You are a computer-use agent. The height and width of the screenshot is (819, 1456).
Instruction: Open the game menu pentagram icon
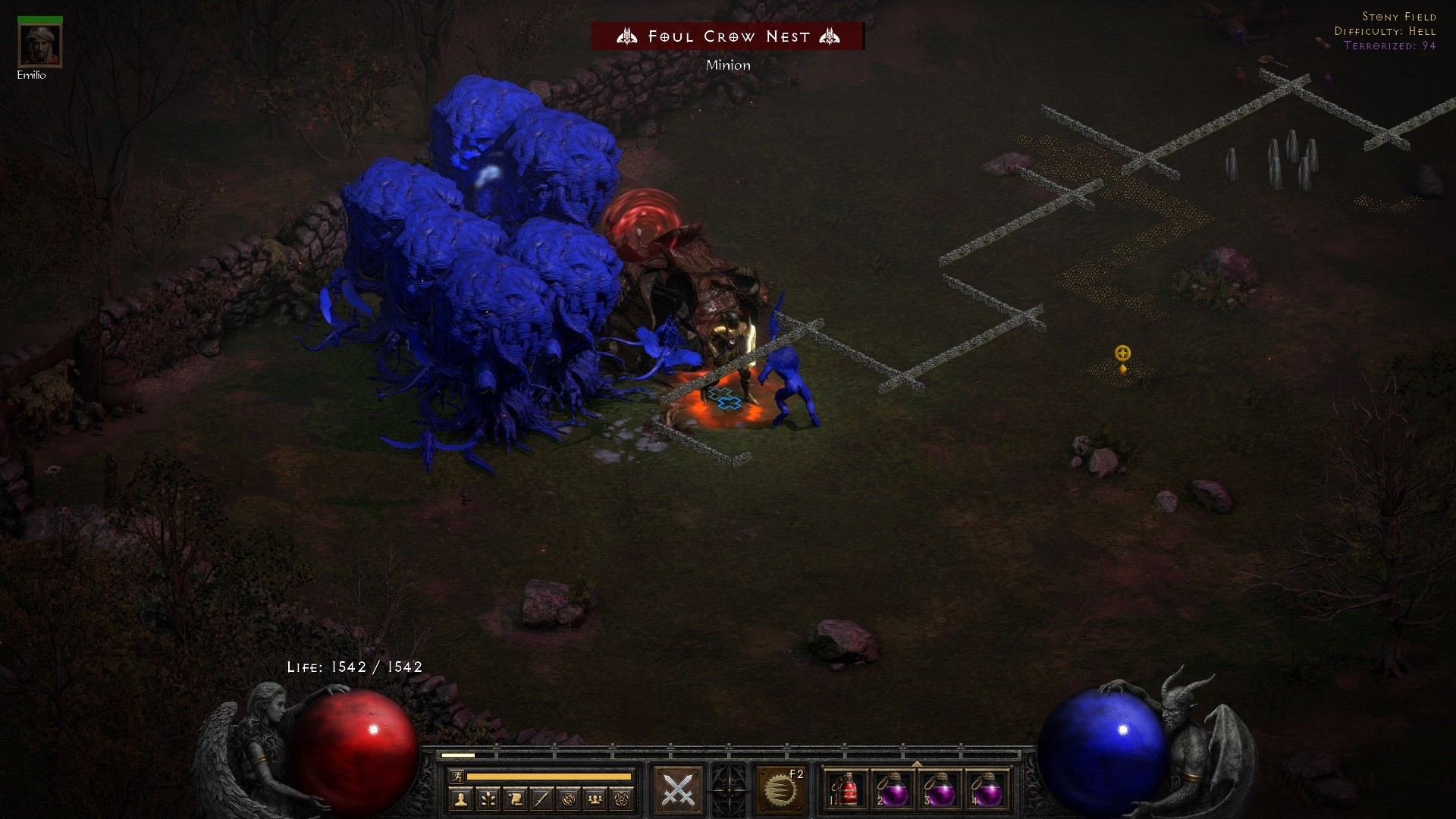point(622,799)
